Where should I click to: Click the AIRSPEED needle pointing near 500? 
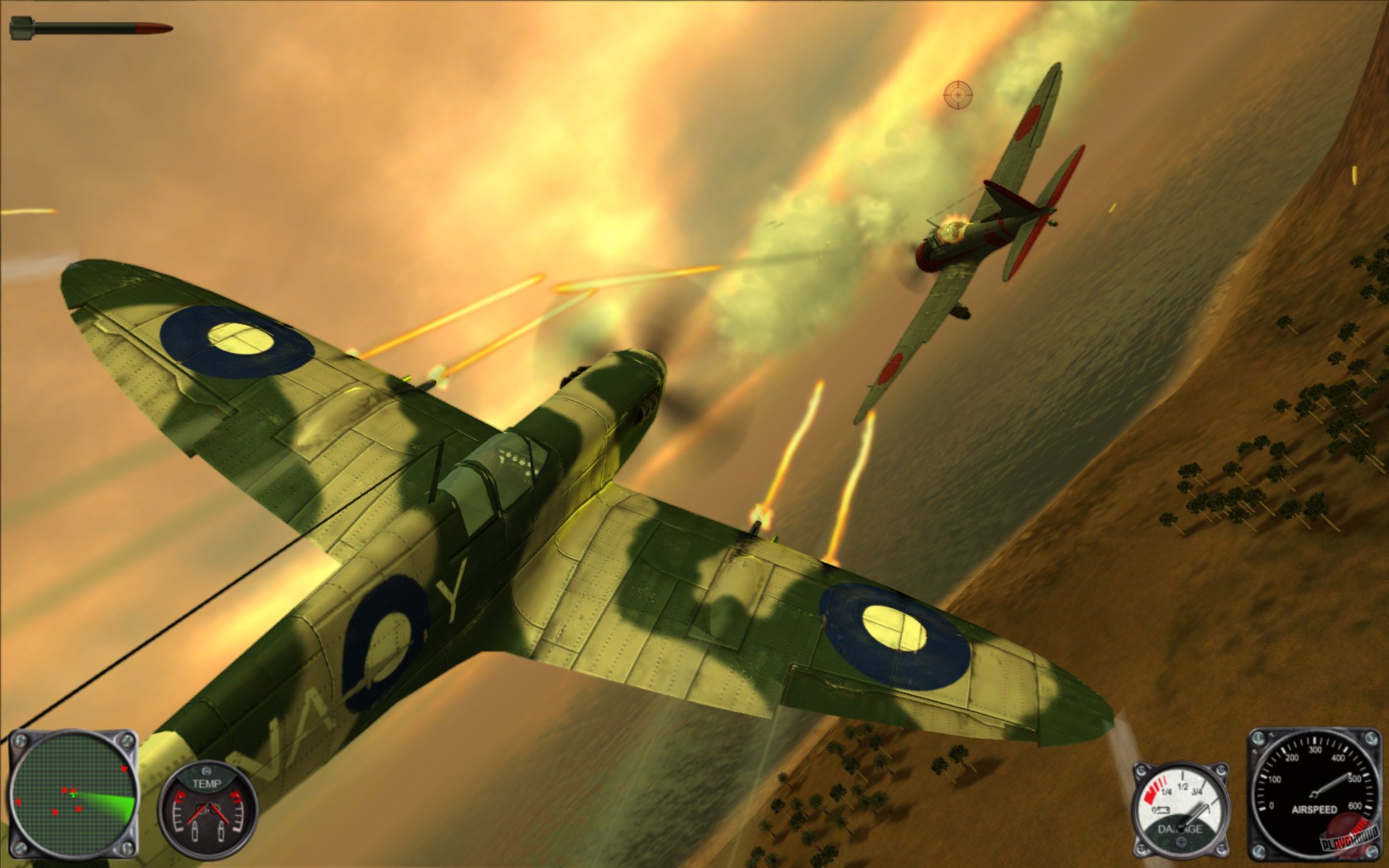pos(1334,783)
